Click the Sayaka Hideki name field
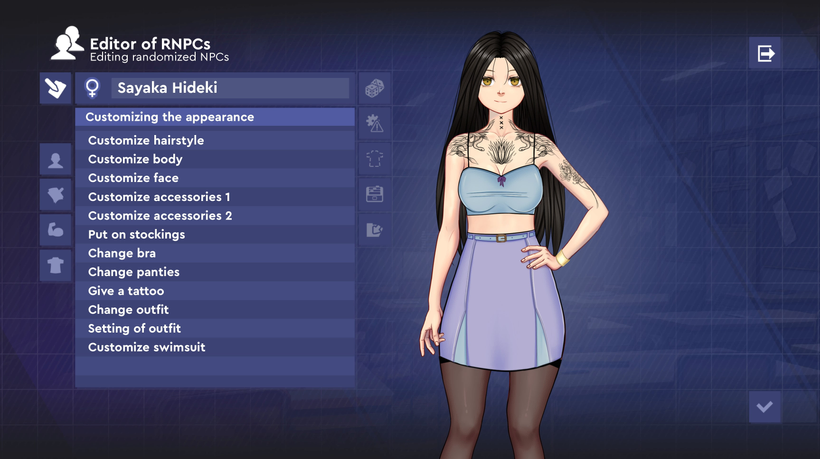Screen dimensions: 820x459 230,88
